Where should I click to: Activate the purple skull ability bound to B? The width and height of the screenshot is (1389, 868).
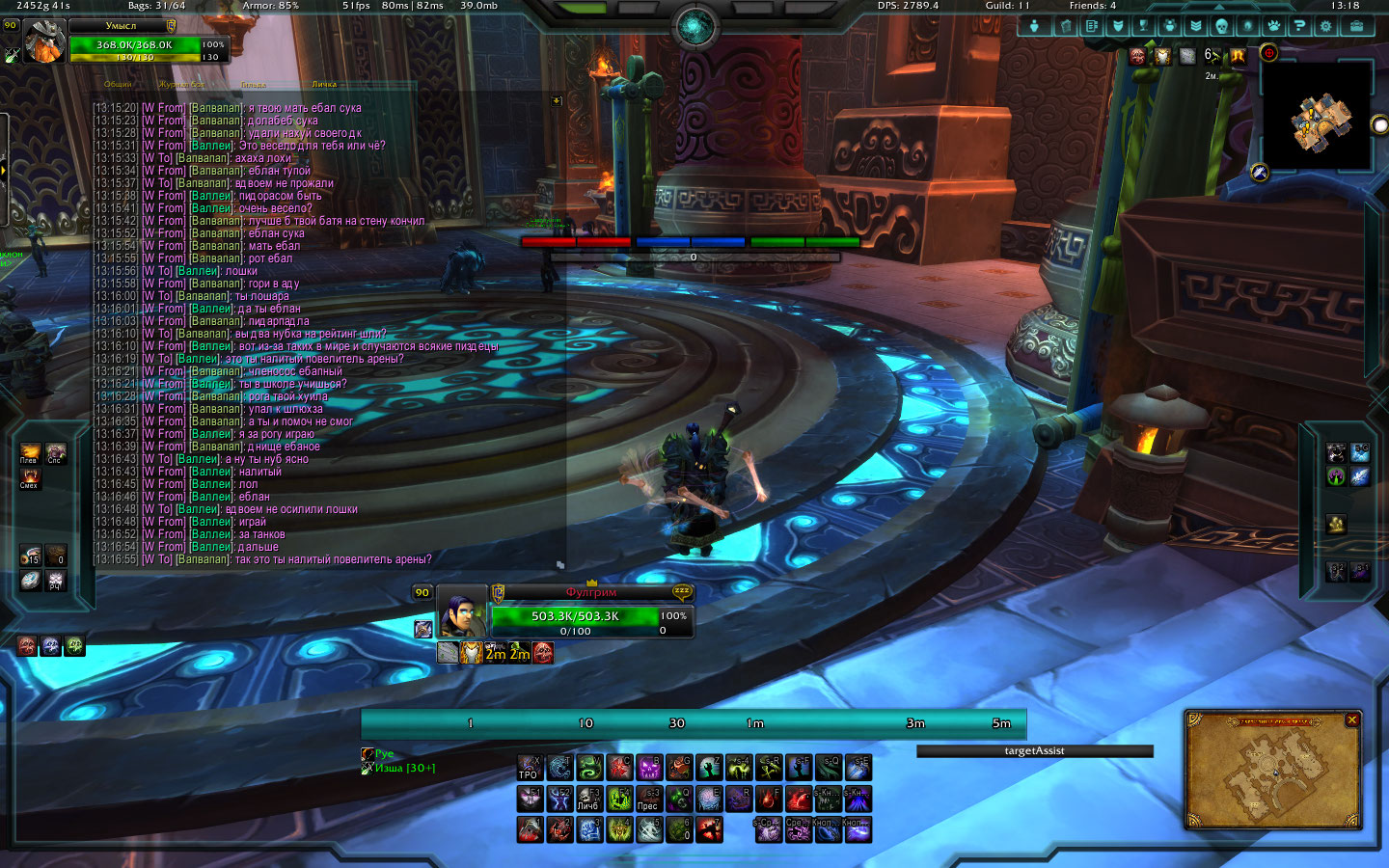click(x=649, y=768)
